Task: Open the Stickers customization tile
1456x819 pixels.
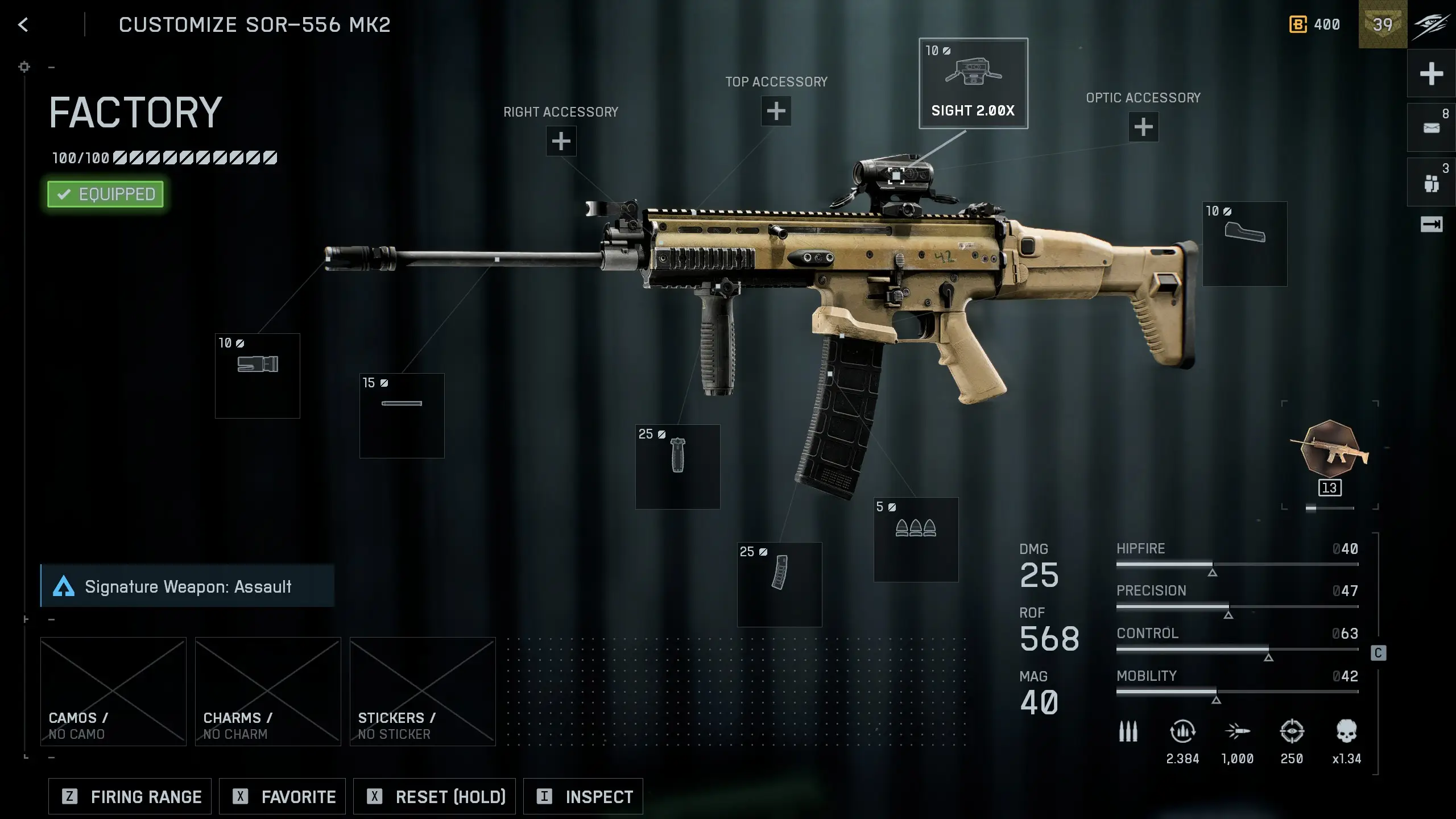Action: [423, 691]
